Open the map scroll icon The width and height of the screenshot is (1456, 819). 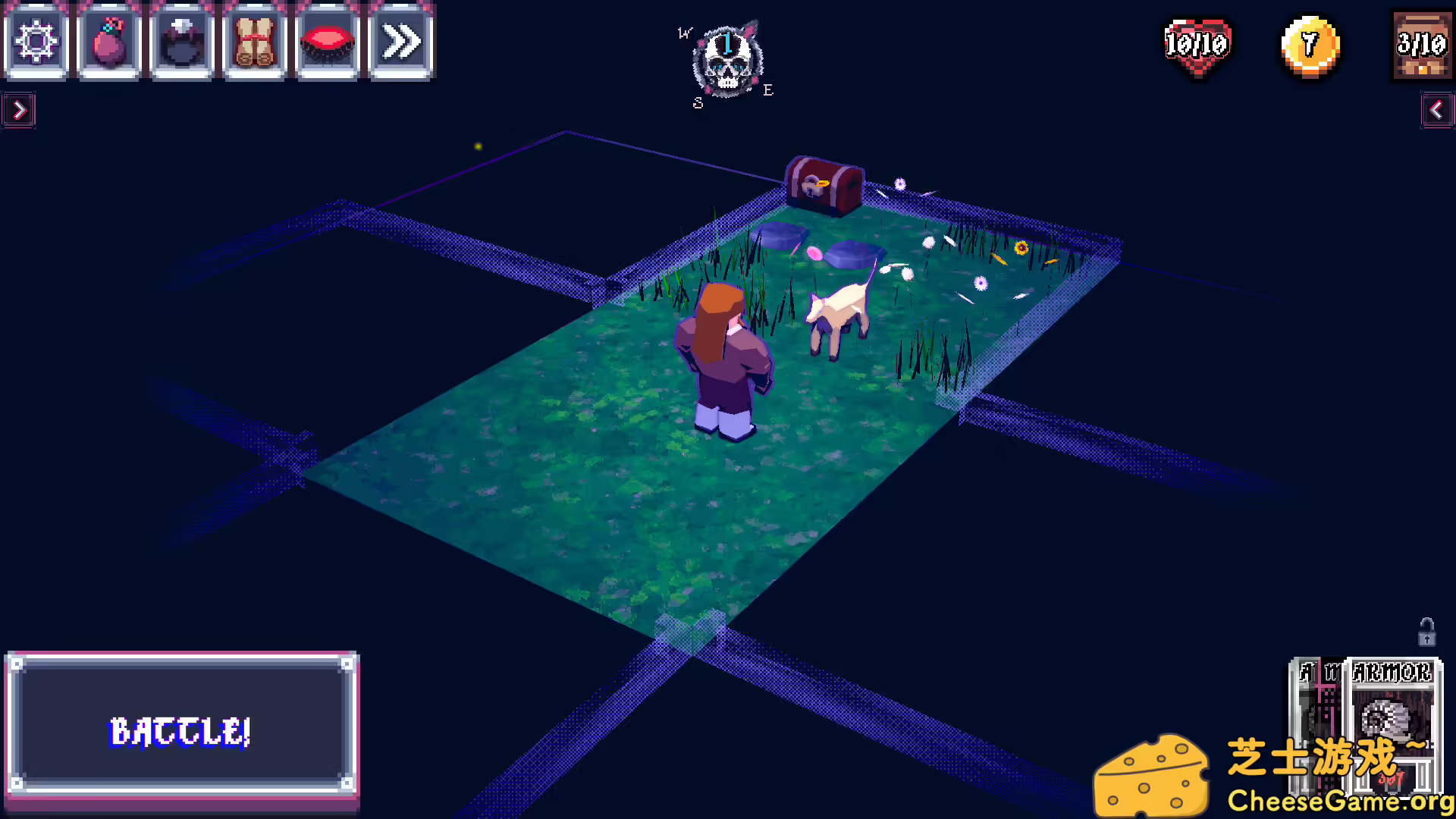[255, 42]
